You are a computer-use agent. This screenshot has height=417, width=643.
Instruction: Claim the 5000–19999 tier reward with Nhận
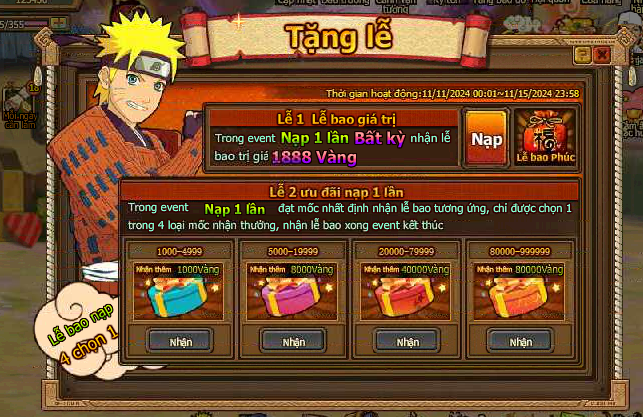(x=292, y=341)
